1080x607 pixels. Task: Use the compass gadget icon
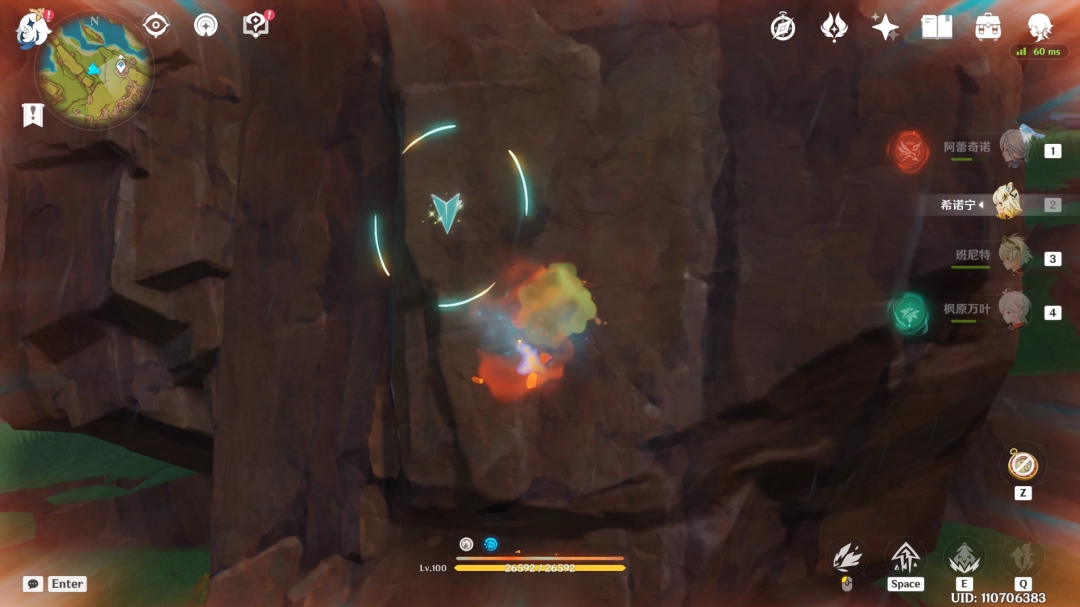1022,465
